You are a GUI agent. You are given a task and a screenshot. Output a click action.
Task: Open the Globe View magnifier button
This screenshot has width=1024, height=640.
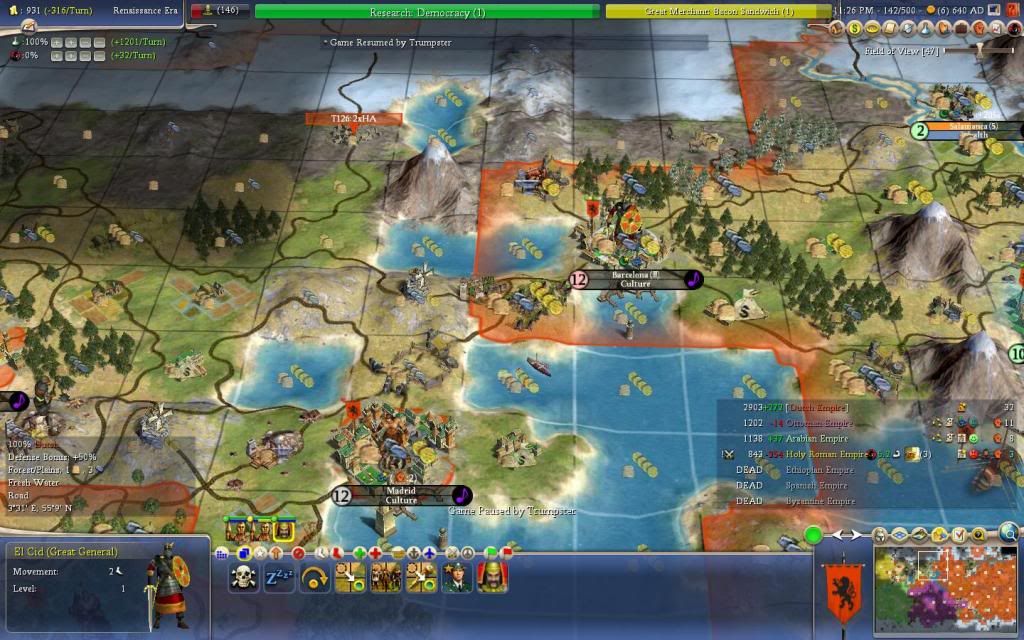pyautogui.click(x=1010, y=532)
